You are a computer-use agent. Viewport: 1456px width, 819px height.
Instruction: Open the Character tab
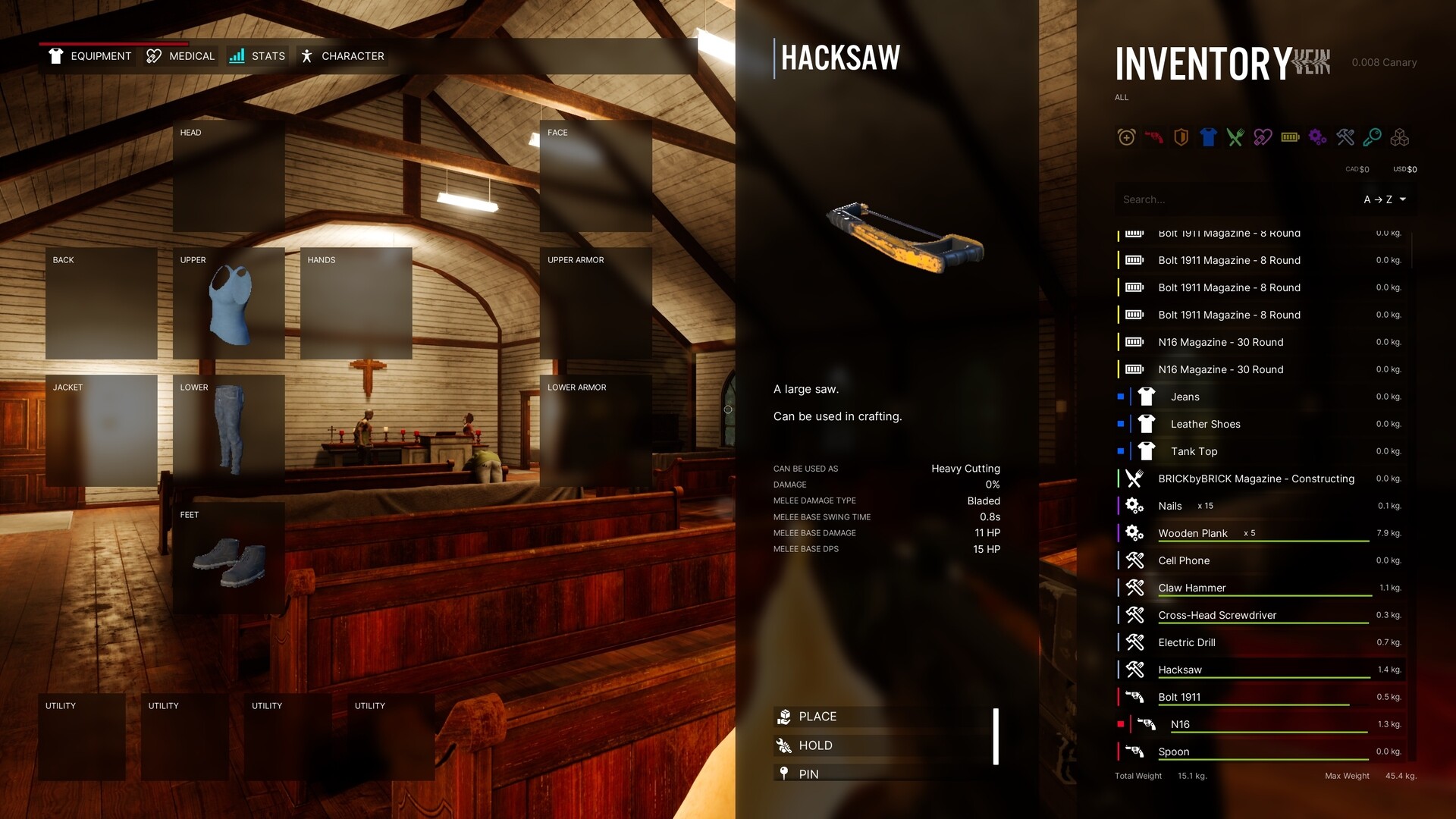[x=342, y=55]
